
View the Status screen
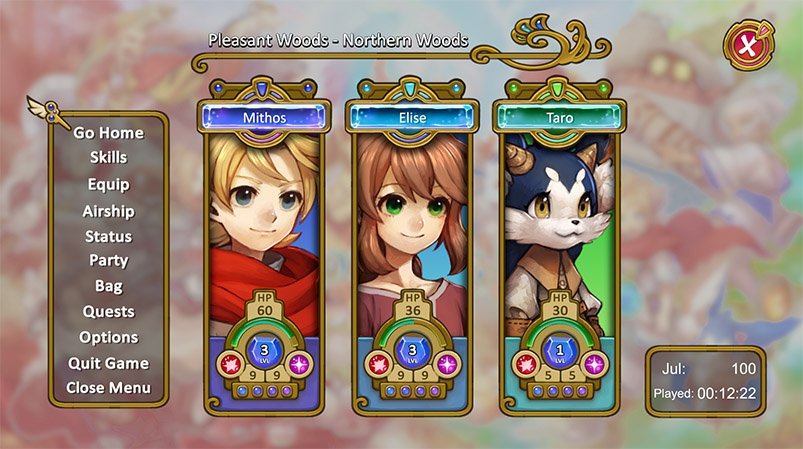click(108, 237)
